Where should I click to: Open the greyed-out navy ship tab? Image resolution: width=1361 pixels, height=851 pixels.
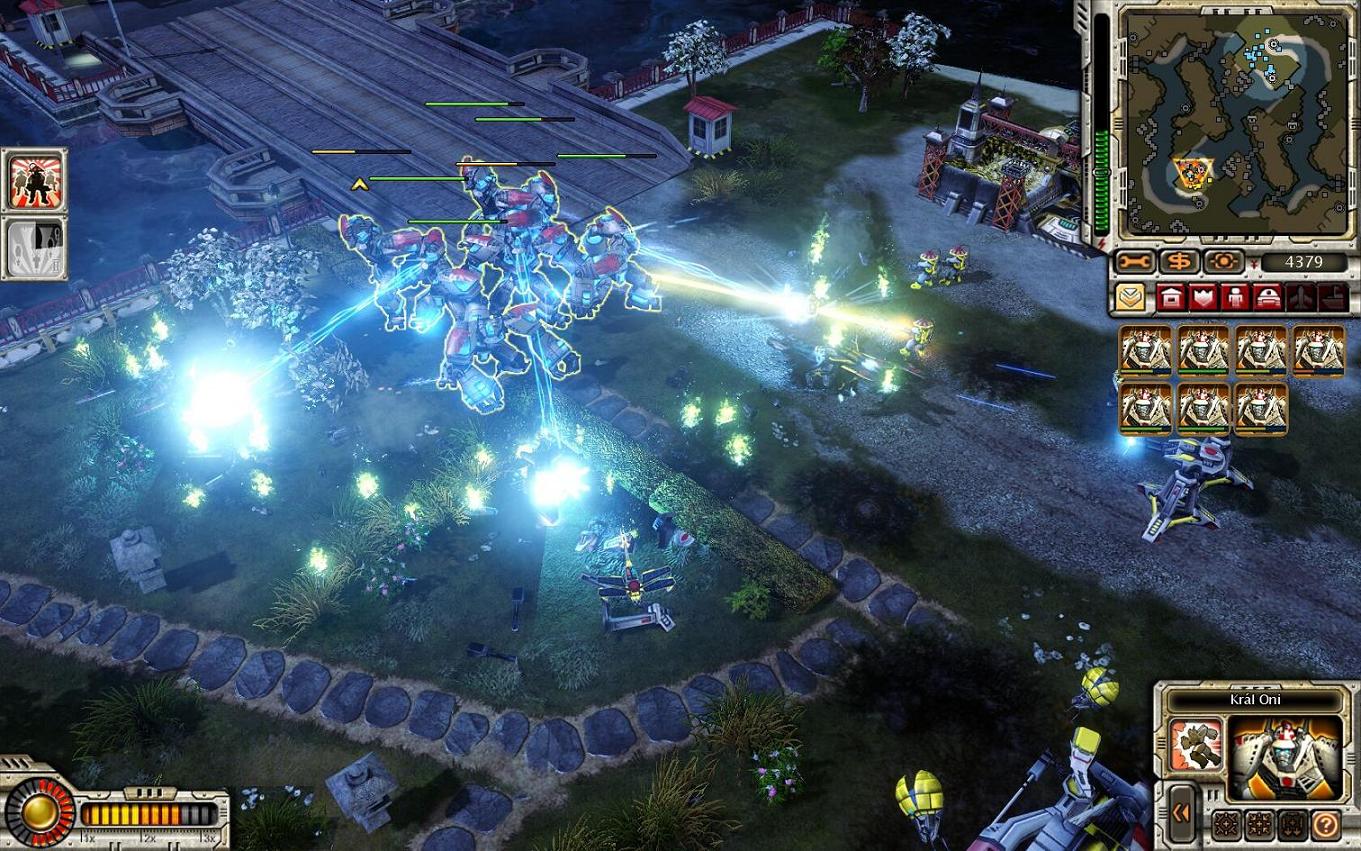pyautogui.click(x=1331, y=298)
